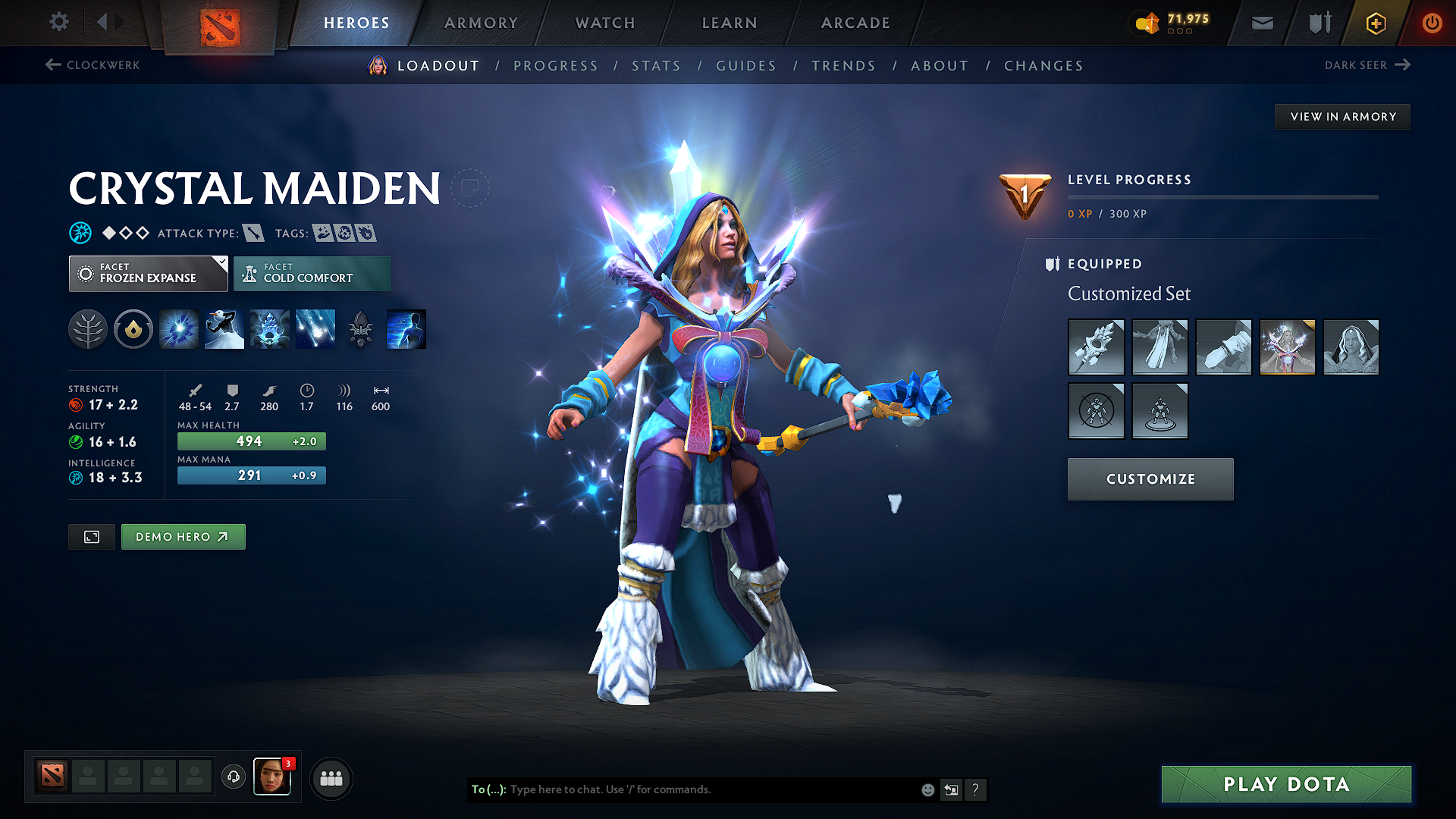View the Freezing Field ability icon

pyautogui.click(x=315, y=328)
